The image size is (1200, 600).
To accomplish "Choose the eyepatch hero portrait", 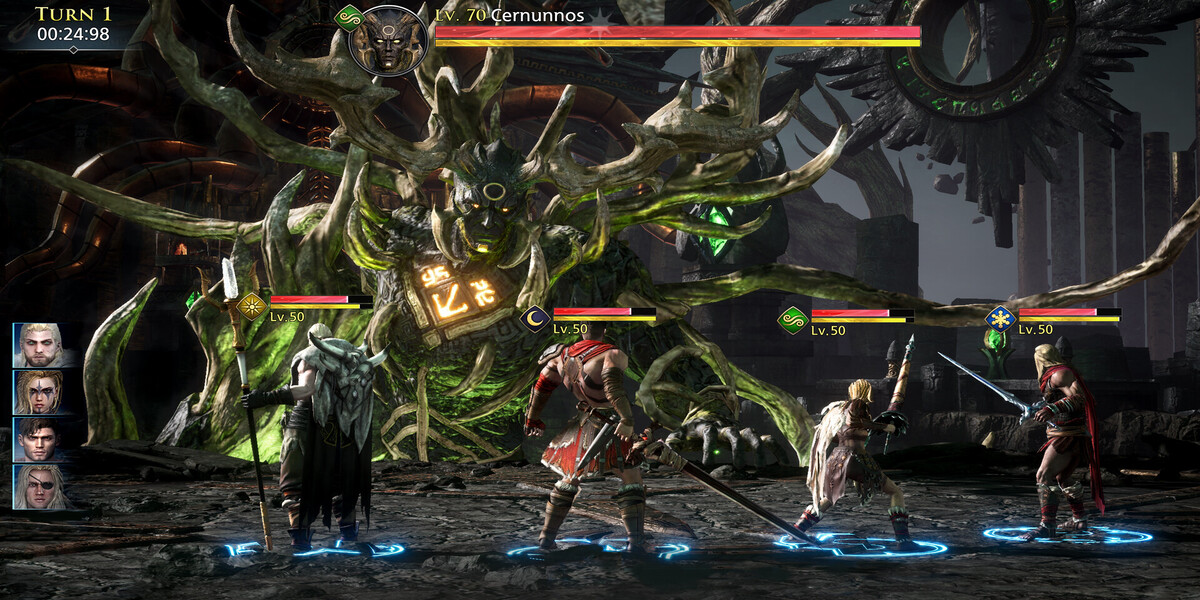I will point(39,487).
